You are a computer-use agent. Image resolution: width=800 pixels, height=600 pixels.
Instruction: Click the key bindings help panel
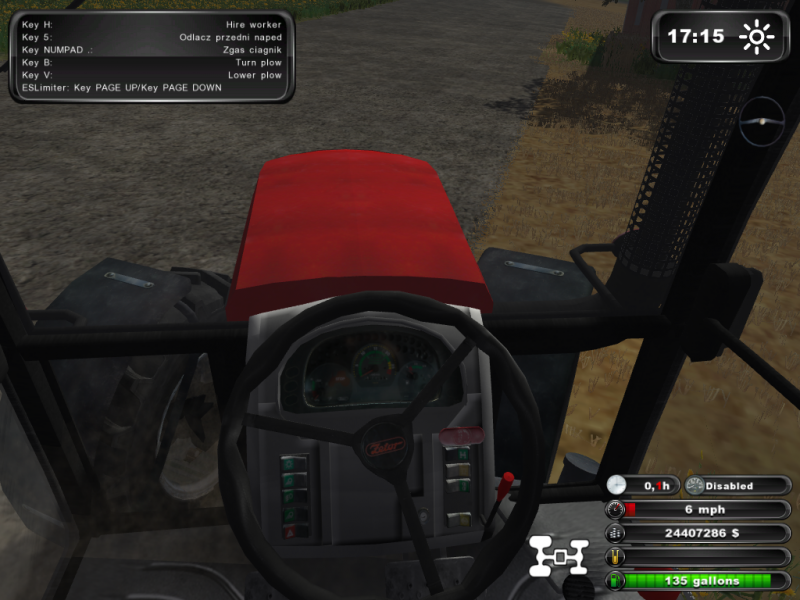click(x=152, y=55)
